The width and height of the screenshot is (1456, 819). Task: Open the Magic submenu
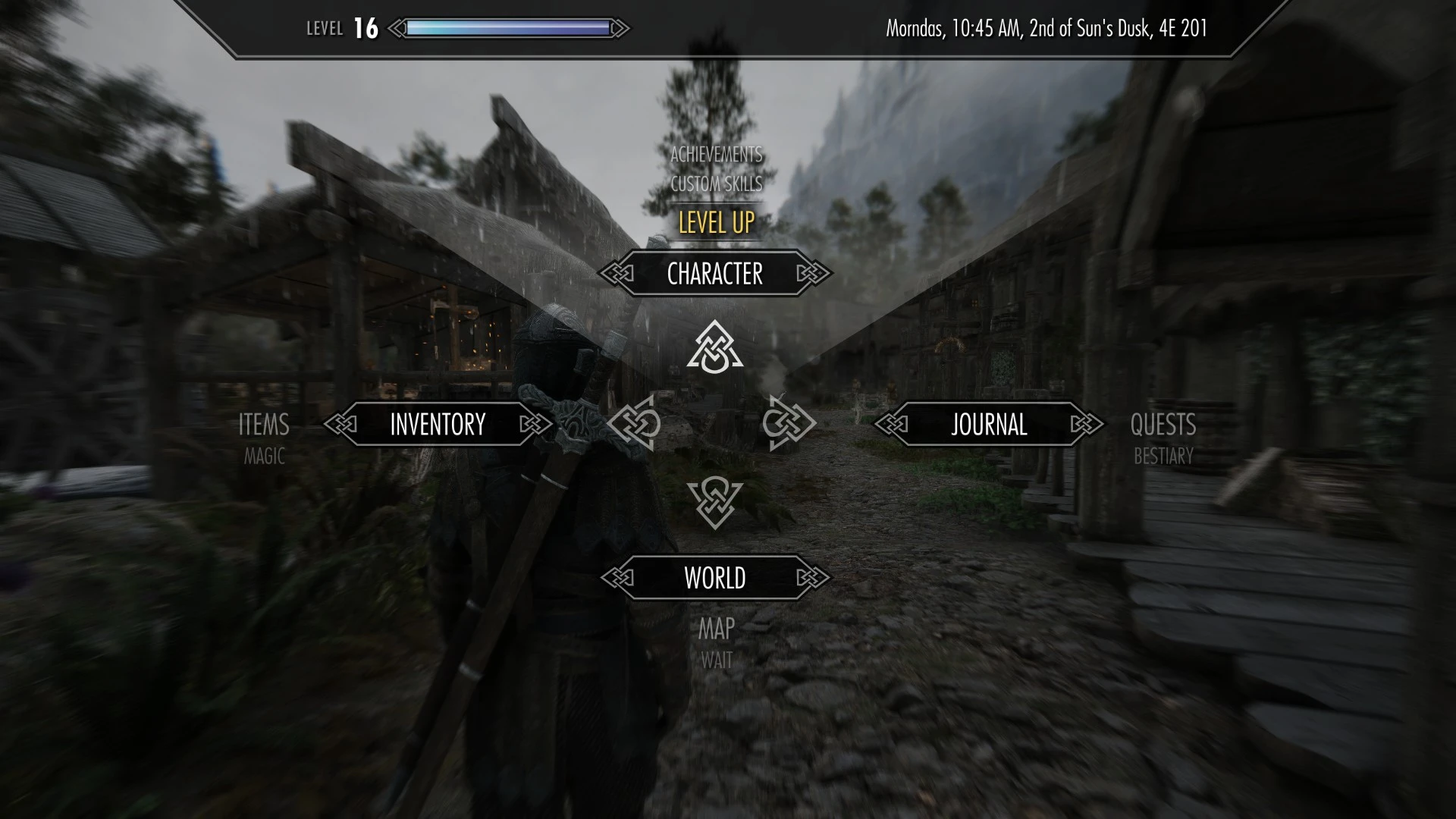264,457
